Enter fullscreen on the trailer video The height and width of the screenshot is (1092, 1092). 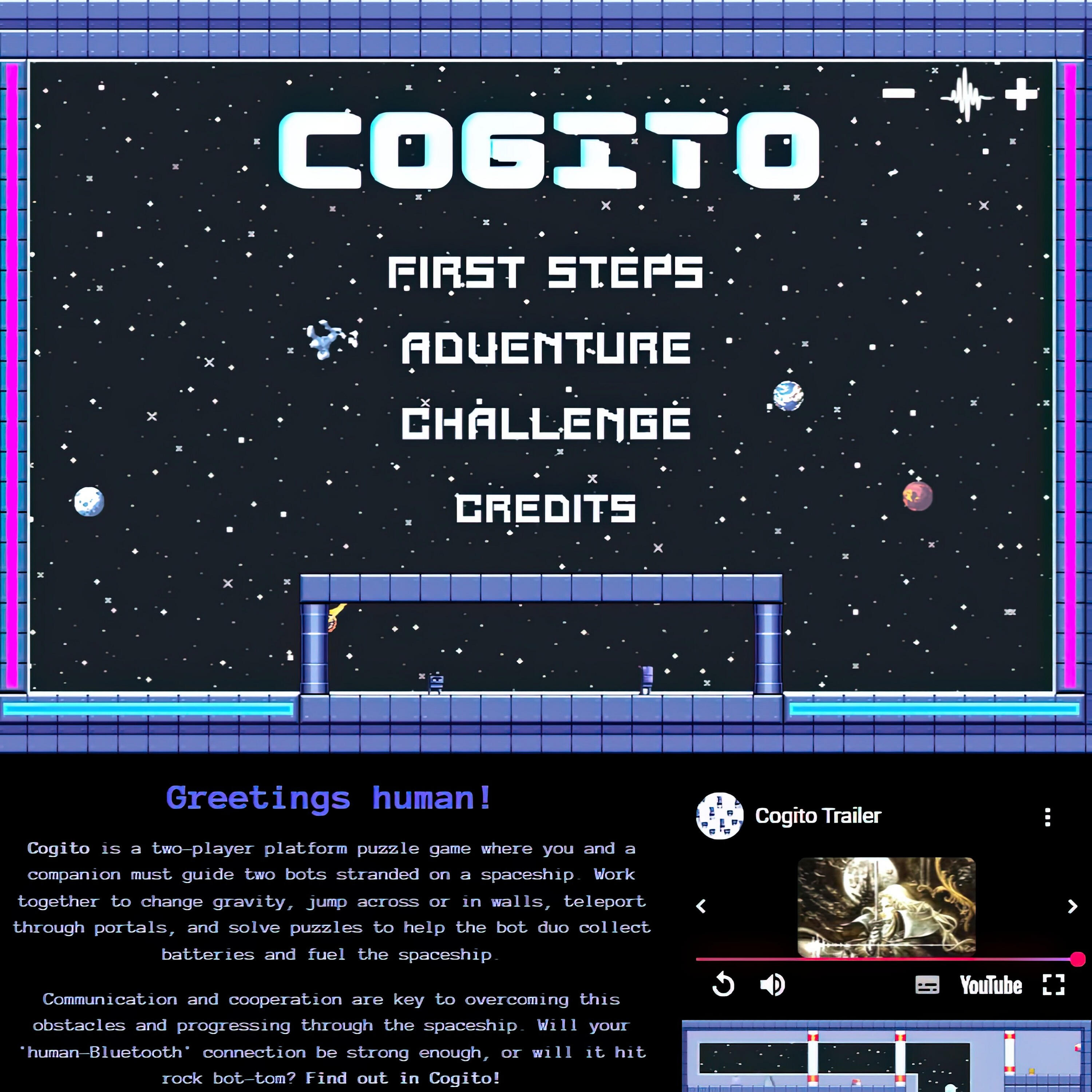click(x=1053, y=985)
